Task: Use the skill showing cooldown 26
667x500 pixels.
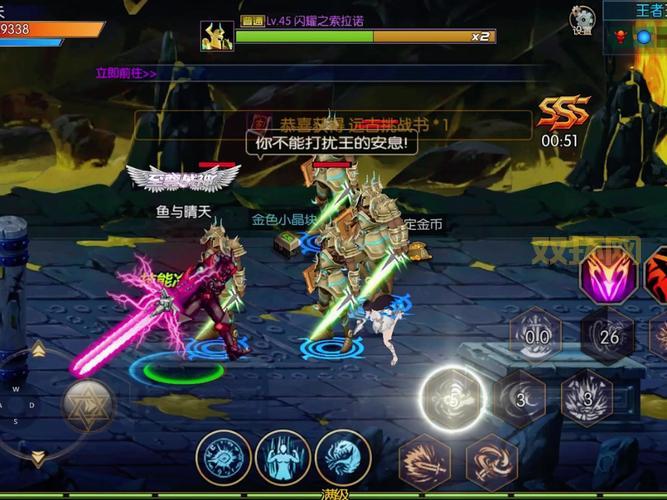Action: pos(607,337)
